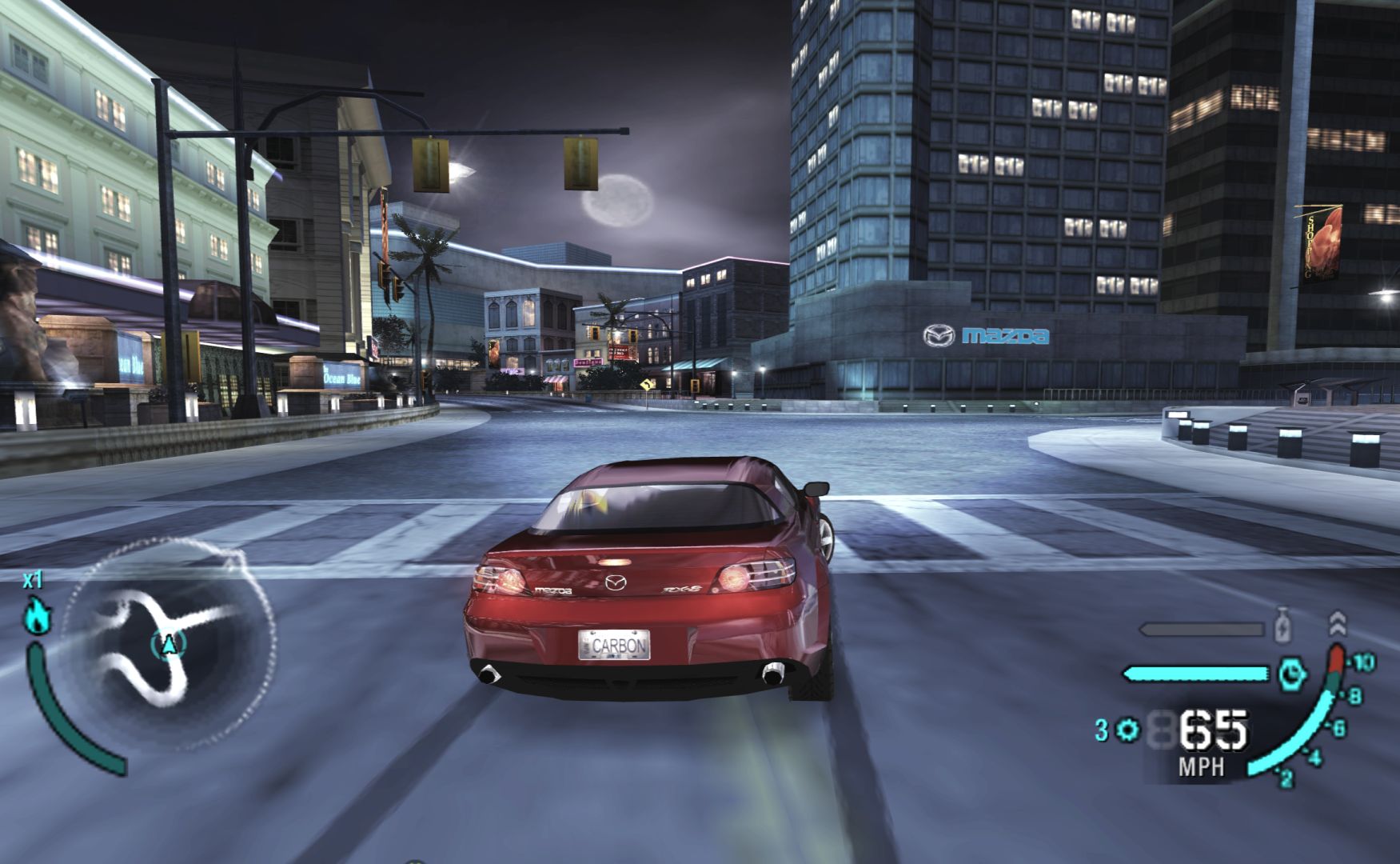Click the double chevron crew icon
1400x864 pixels.
tap(1337, 623)
